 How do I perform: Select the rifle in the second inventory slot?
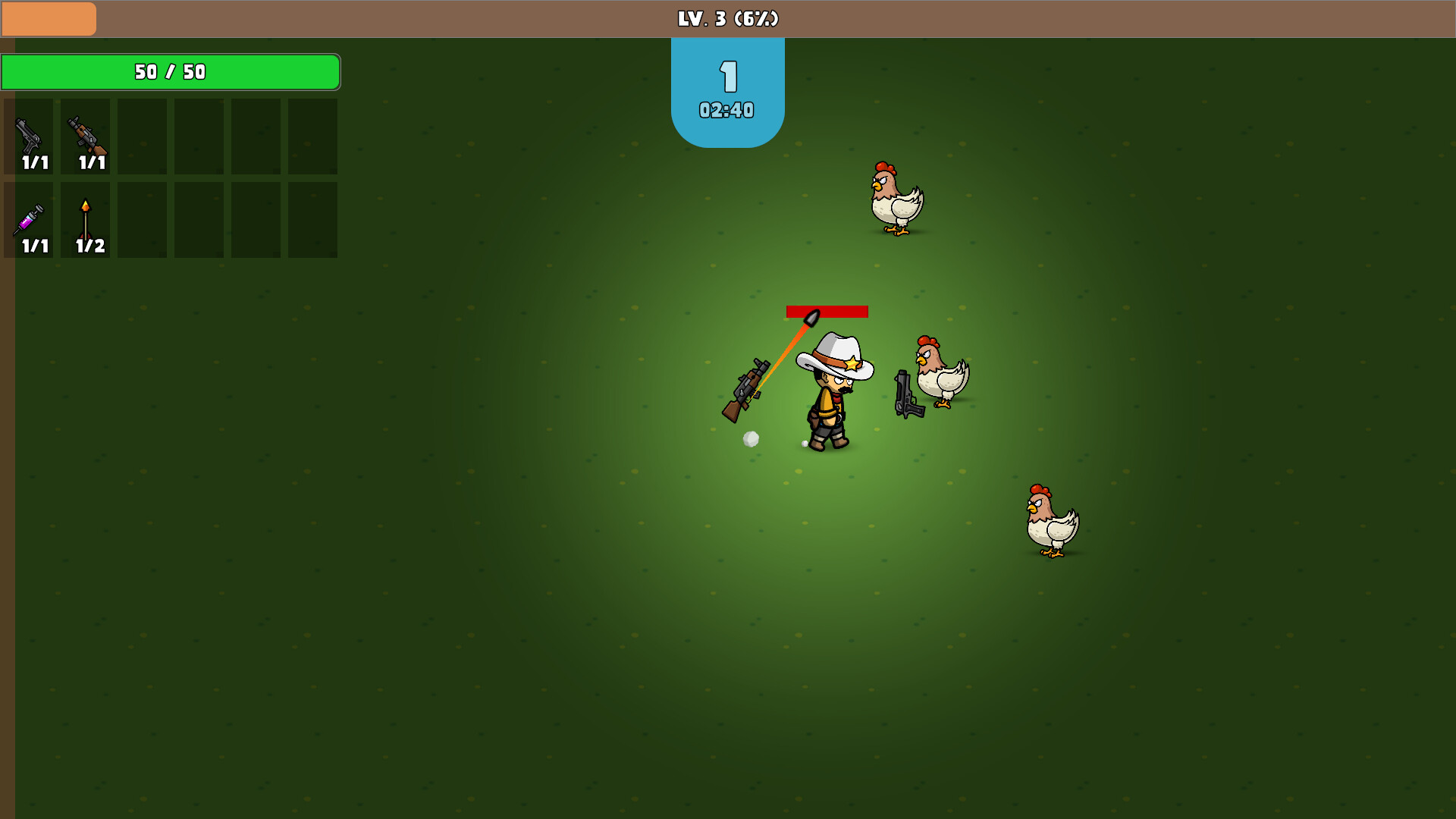coord(86,136)
